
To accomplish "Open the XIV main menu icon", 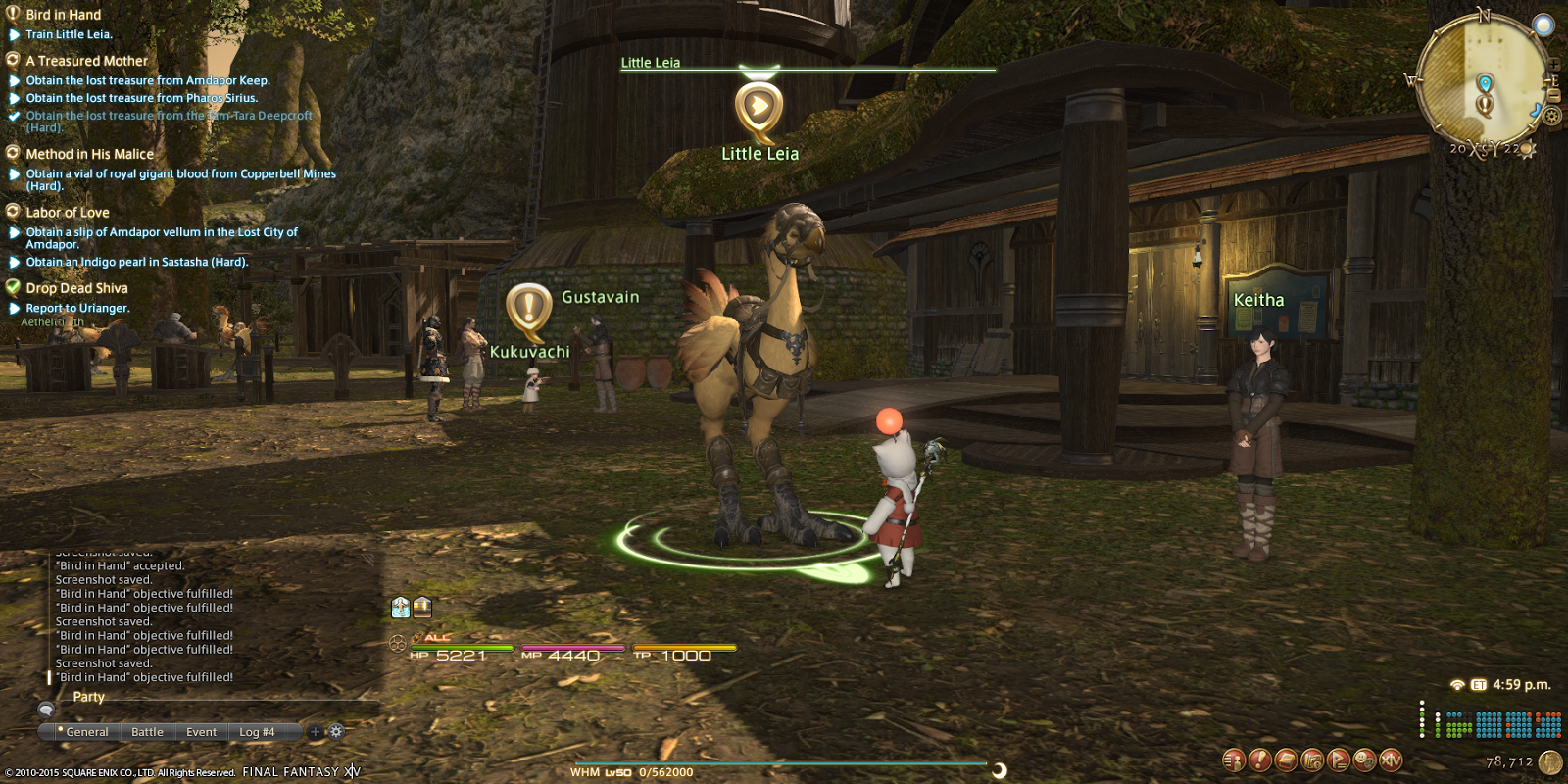I will pos(1391,759).
